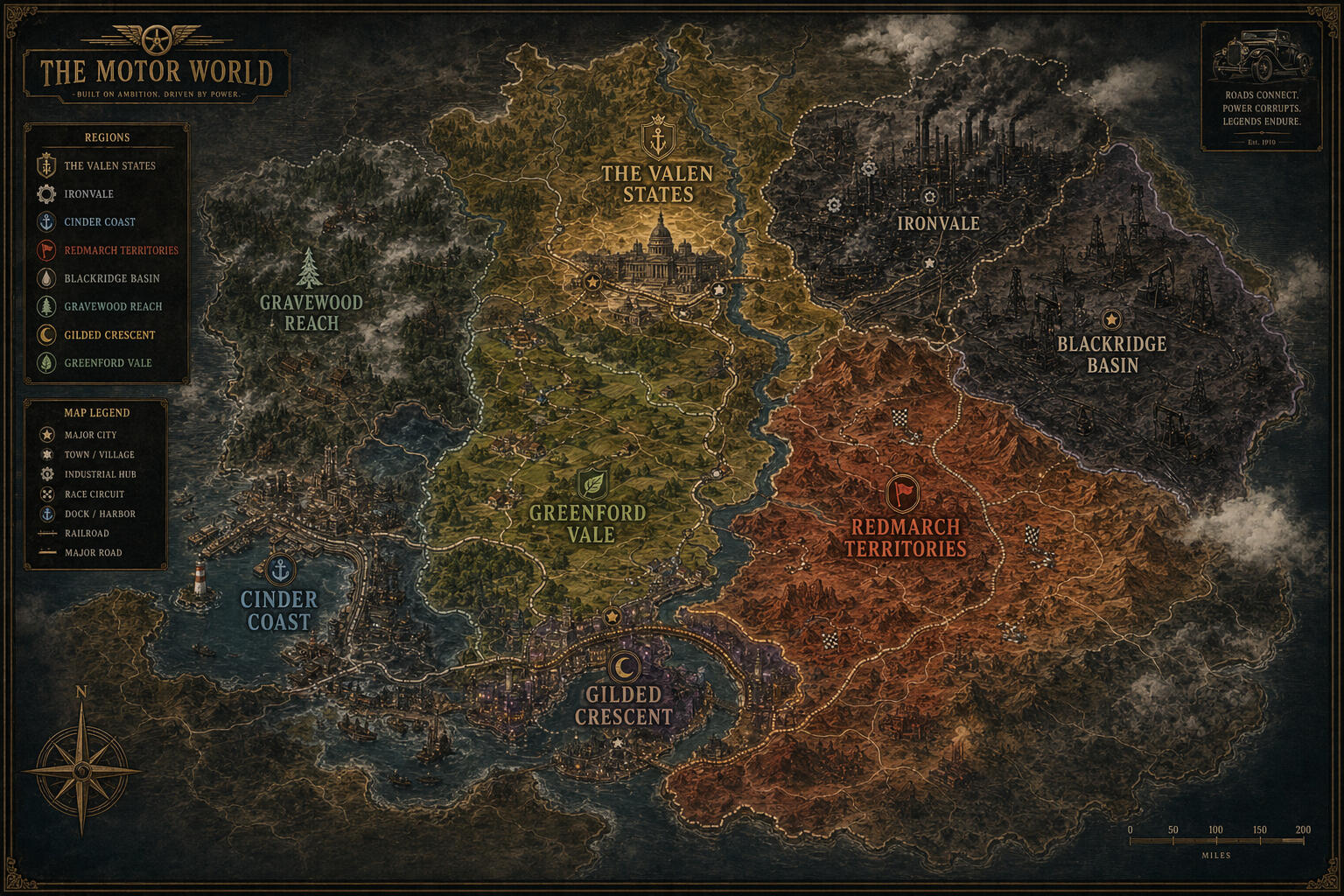1344x896 pixels.
Task: Choose Blackridge Basin in the Regions legend
Action: tap(111, 278)
